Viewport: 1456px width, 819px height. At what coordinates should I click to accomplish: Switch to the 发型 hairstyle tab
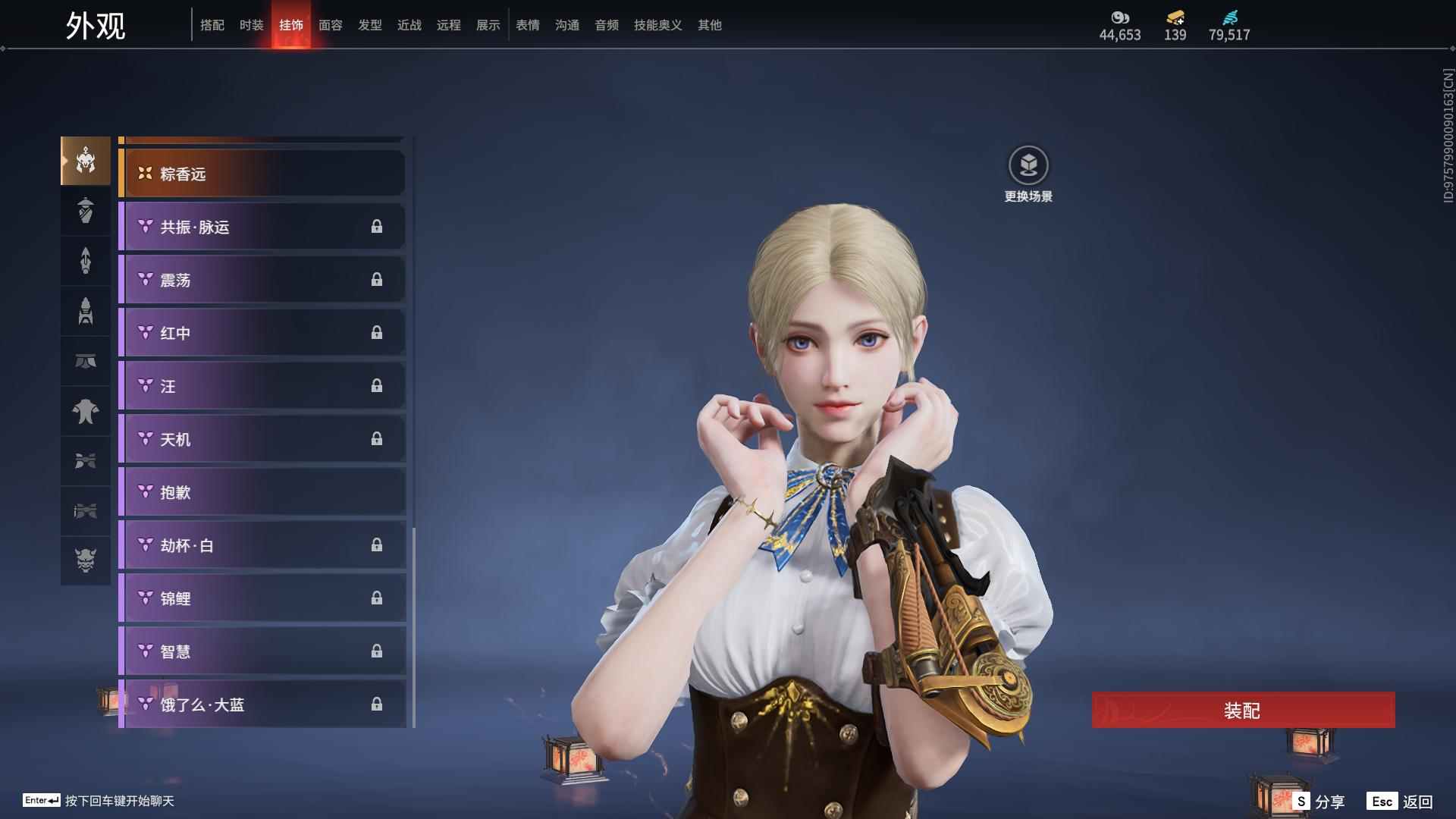tap(369, 25)
